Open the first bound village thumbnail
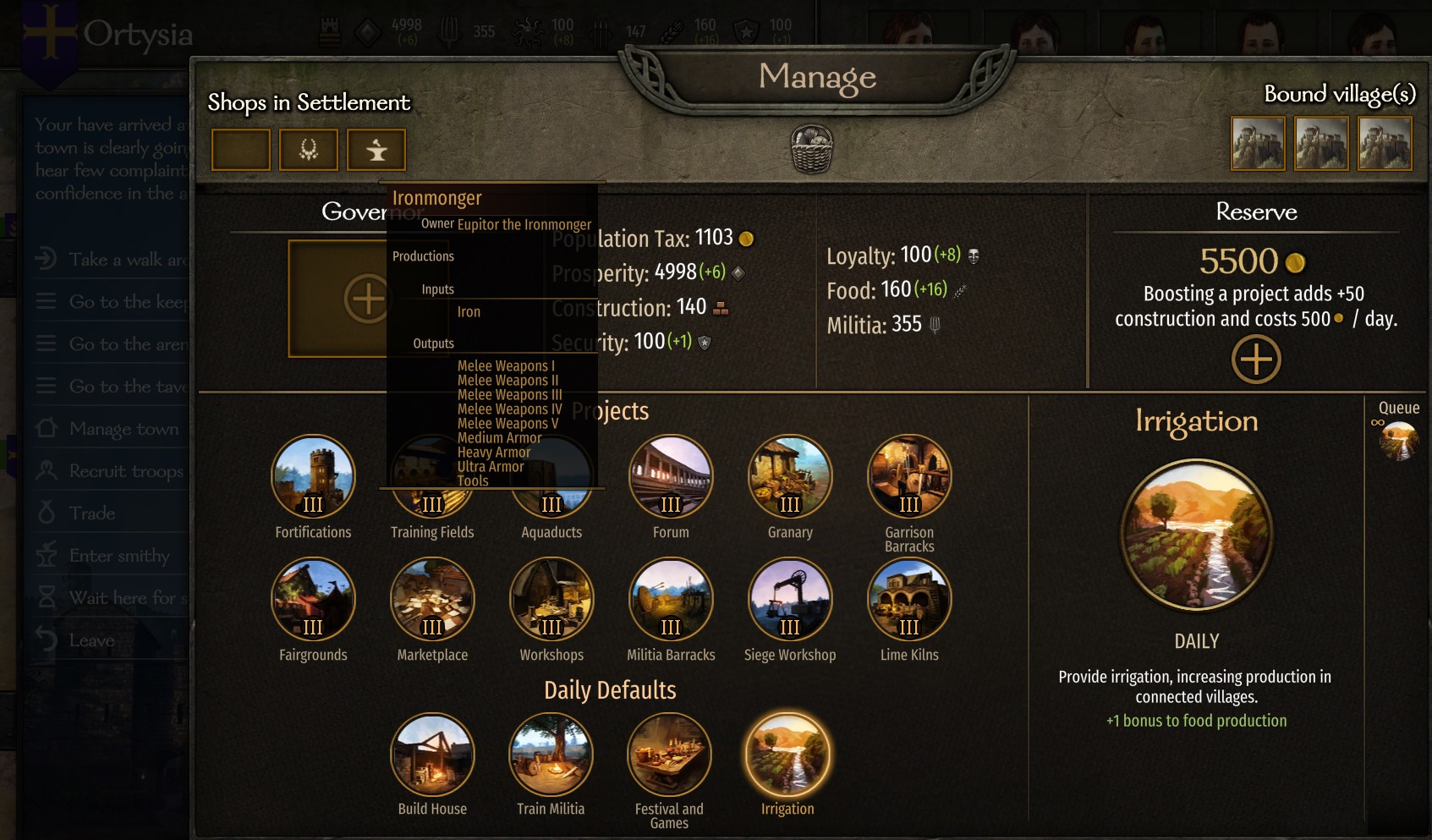Image resolution: width=1432 pixels, height=840 pixels. point(1258,144)
